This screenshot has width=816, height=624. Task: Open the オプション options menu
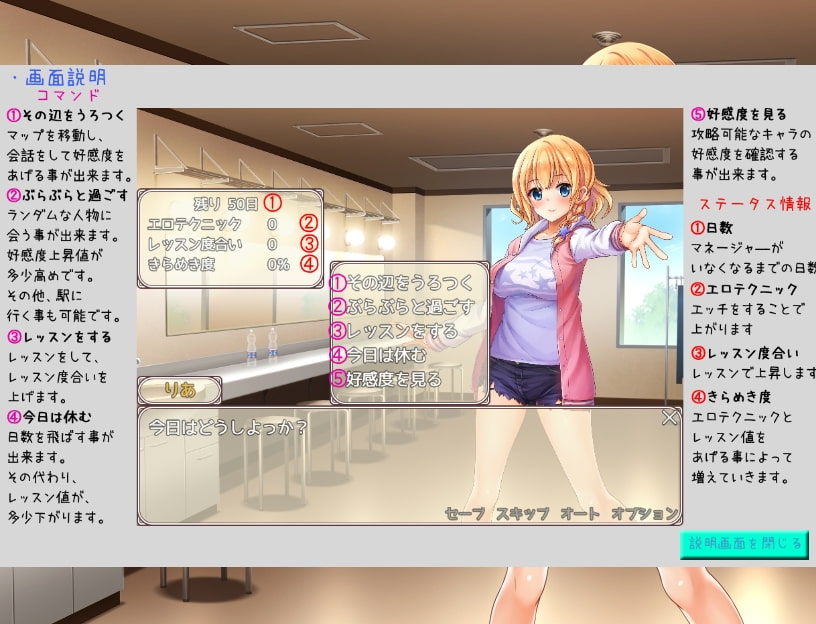pos(644,513)
